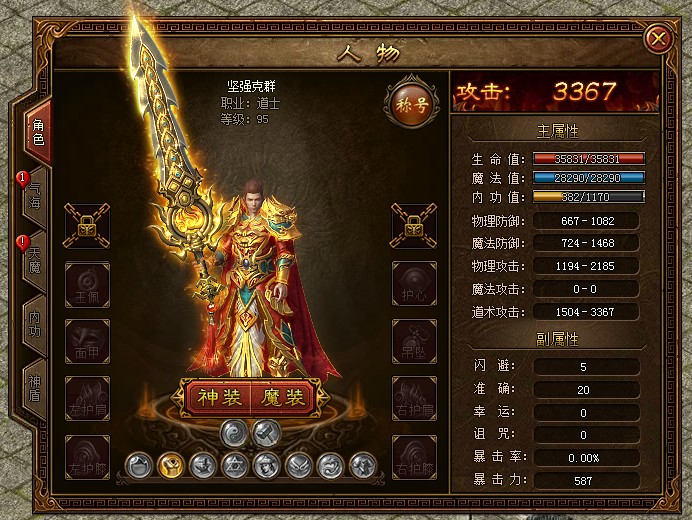The image size is (692, 520).
Task: Switch to the 角色 tab
Action: 38,133
